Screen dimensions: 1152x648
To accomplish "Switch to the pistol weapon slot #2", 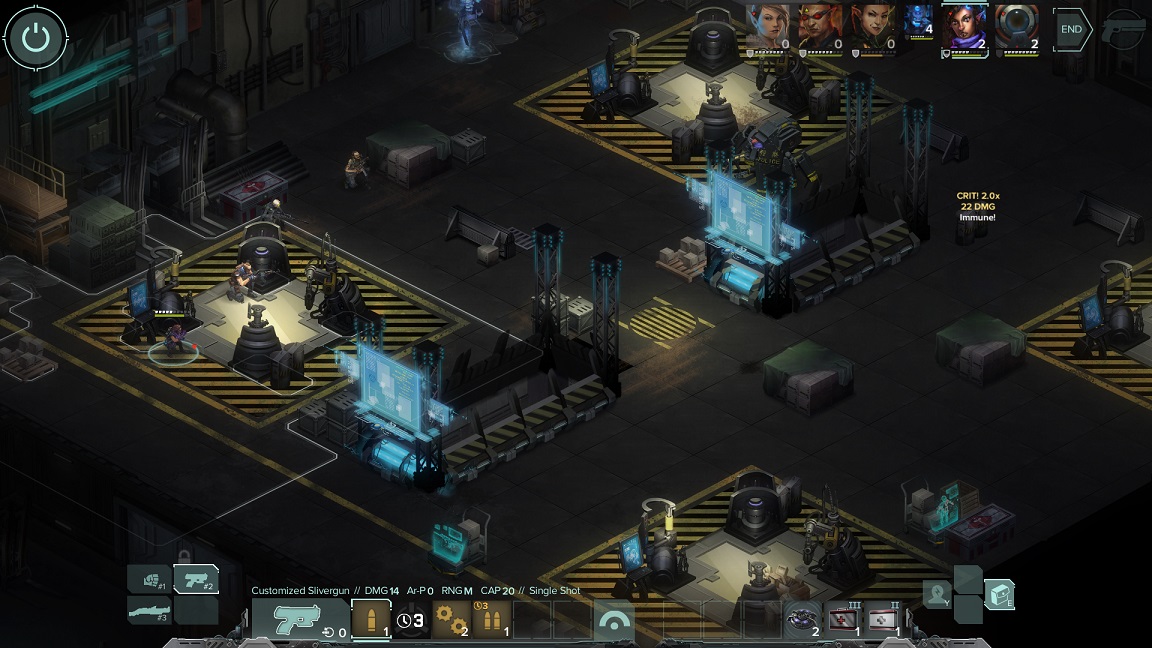I will pyautogui.click(x=196, y=579).
